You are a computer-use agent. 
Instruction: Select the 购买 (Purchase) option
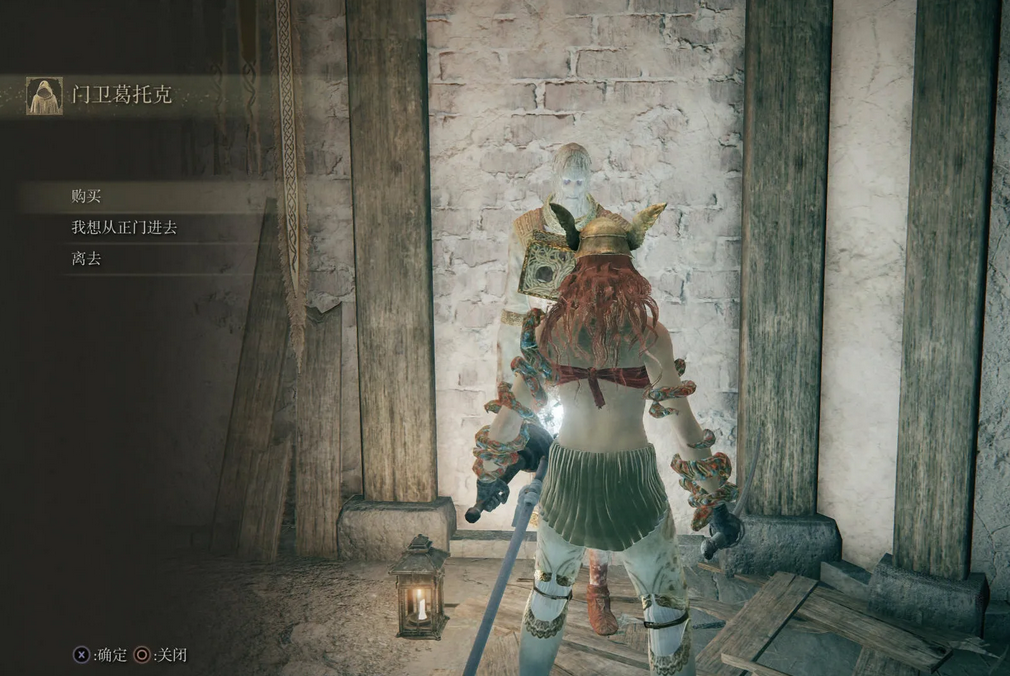87,197
